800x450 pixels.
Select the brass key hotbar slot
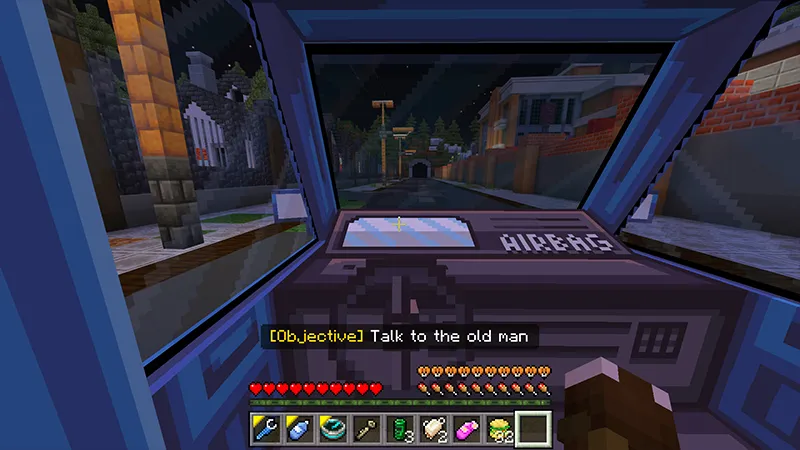(x=366, y=429)
